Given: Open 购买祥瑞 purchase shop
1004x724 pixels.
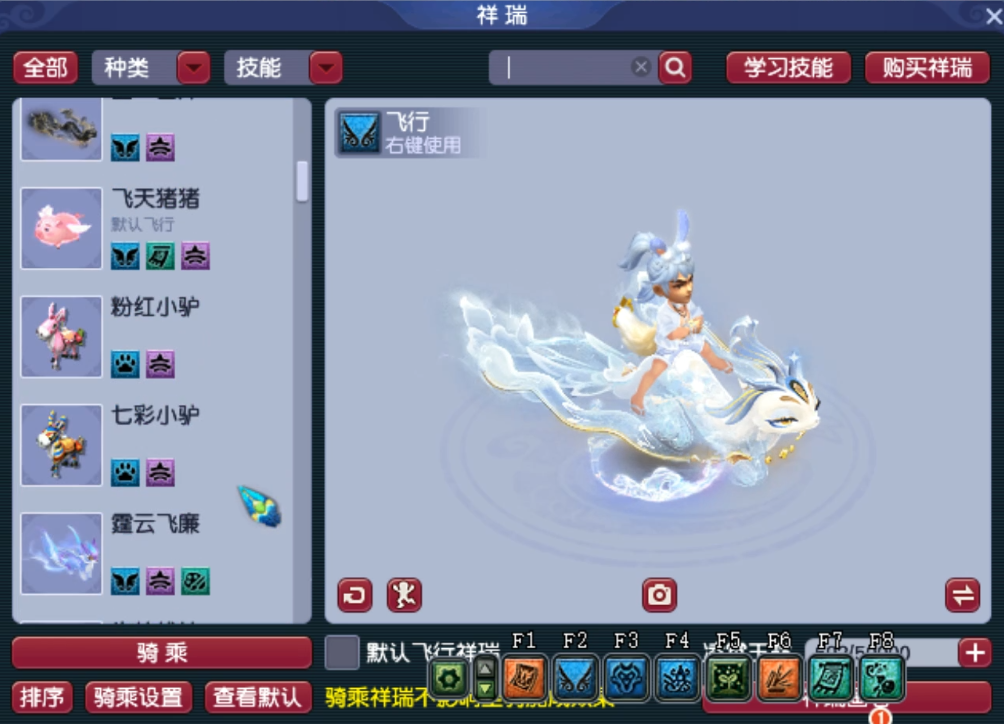Looking at the screenshot, I should pos(927,68).
